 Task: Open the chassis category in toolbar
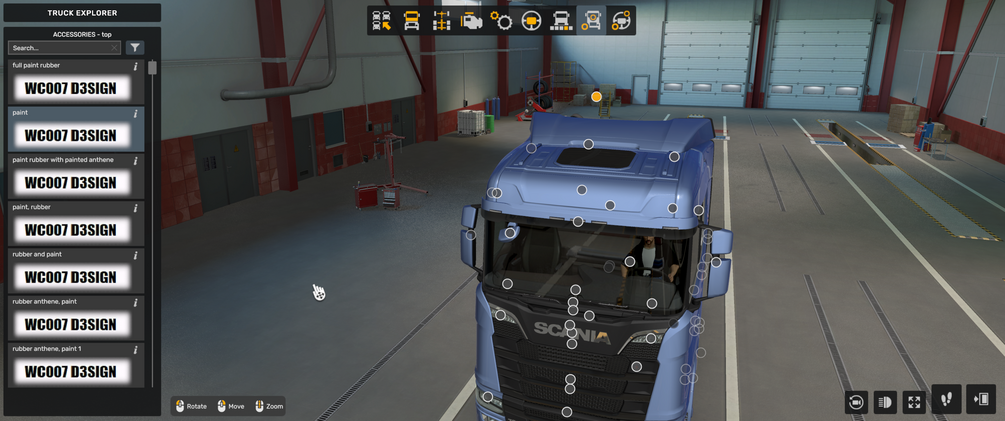point(441,21)
